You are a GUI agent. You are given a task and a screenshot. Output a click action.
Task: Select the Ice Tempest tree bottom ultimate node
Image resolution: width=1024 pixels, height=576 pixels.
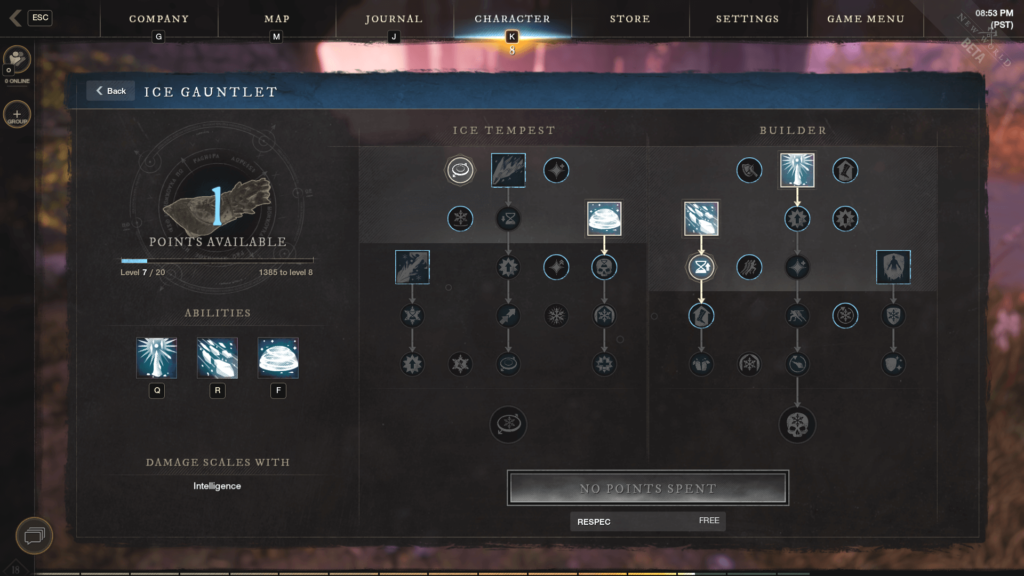pos(508,424)
